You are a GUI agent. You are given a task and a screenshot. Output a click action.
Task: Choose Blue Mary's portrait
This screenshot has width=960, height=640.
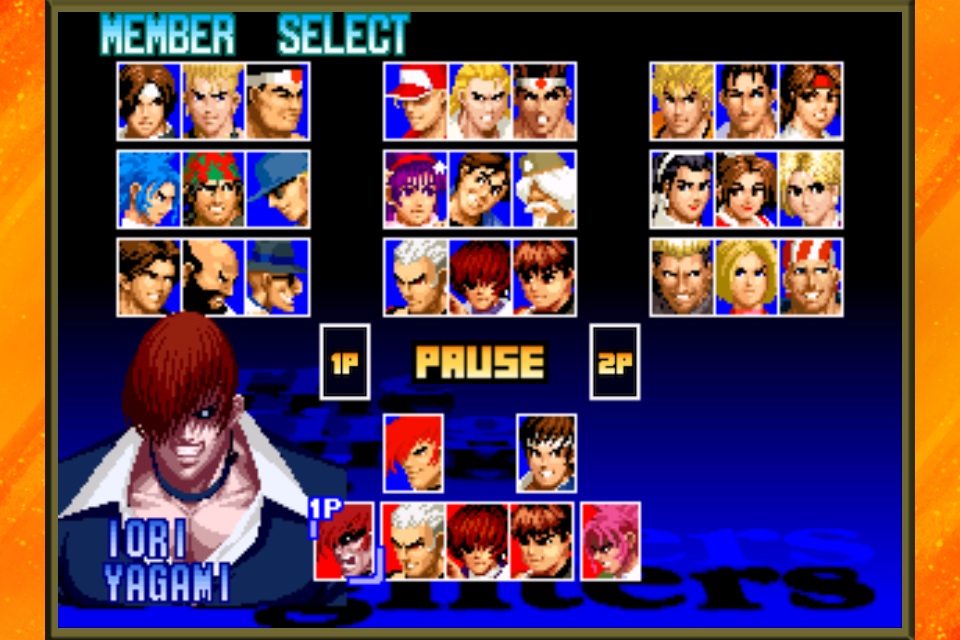pos(746,277)
